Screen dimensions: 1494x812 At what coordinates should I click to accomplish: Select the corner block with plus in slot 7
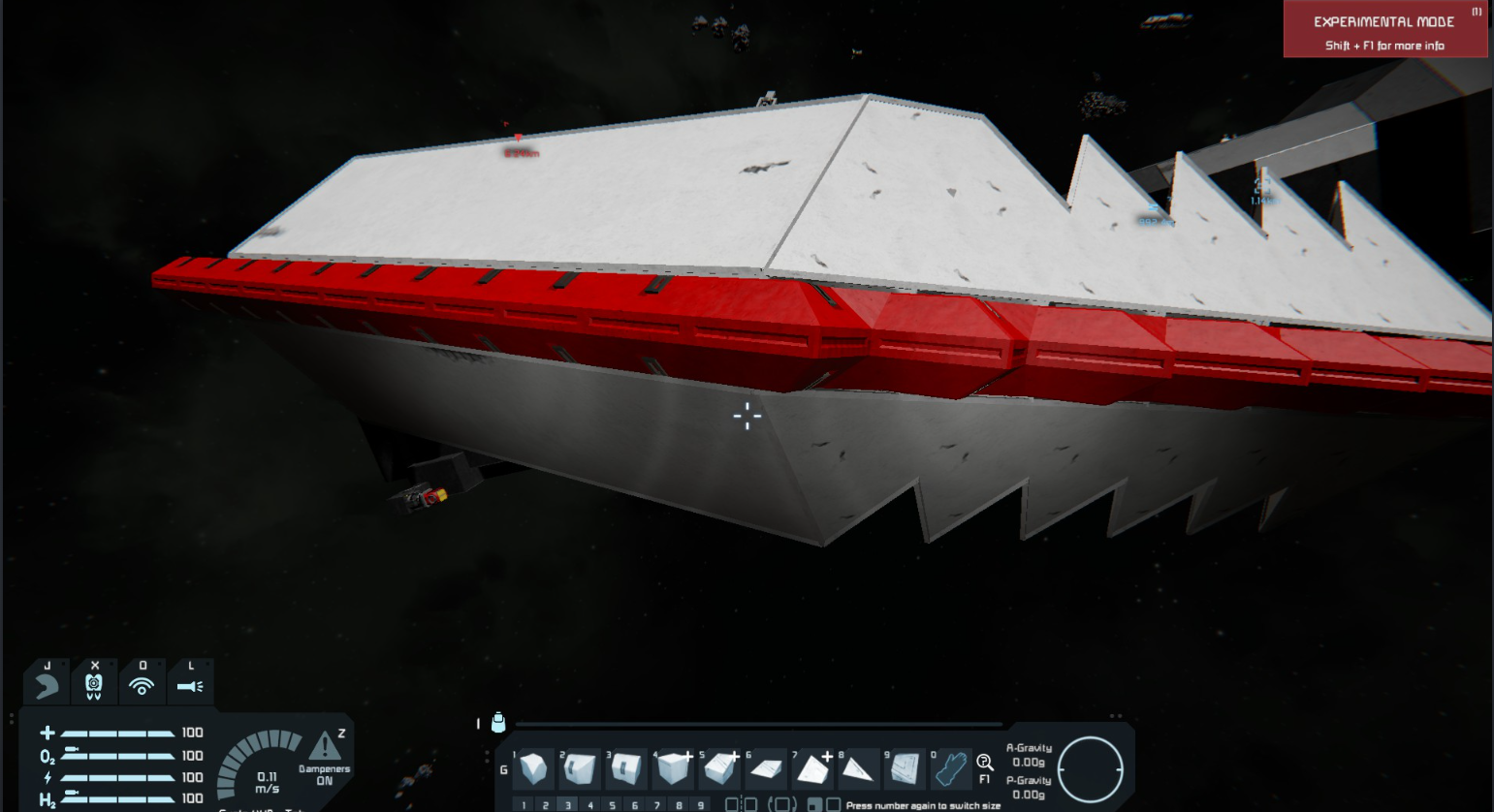click(x=811, y=770)
